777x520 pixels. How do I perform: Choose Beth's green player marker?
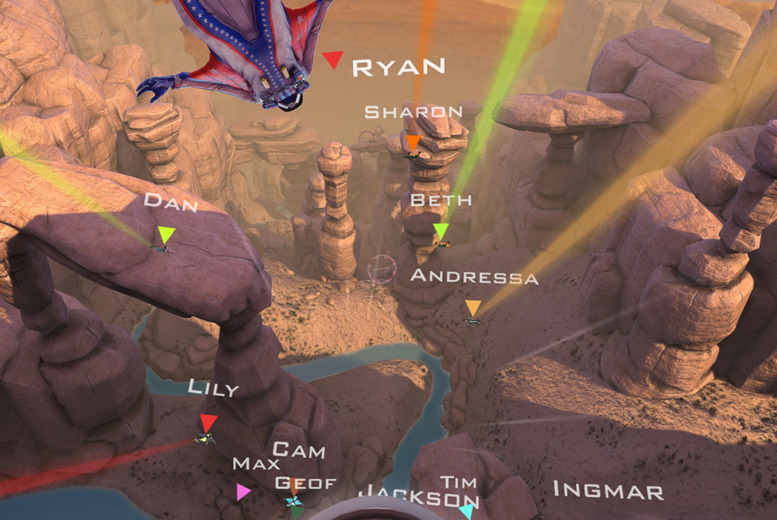click(x=441, y=232)
